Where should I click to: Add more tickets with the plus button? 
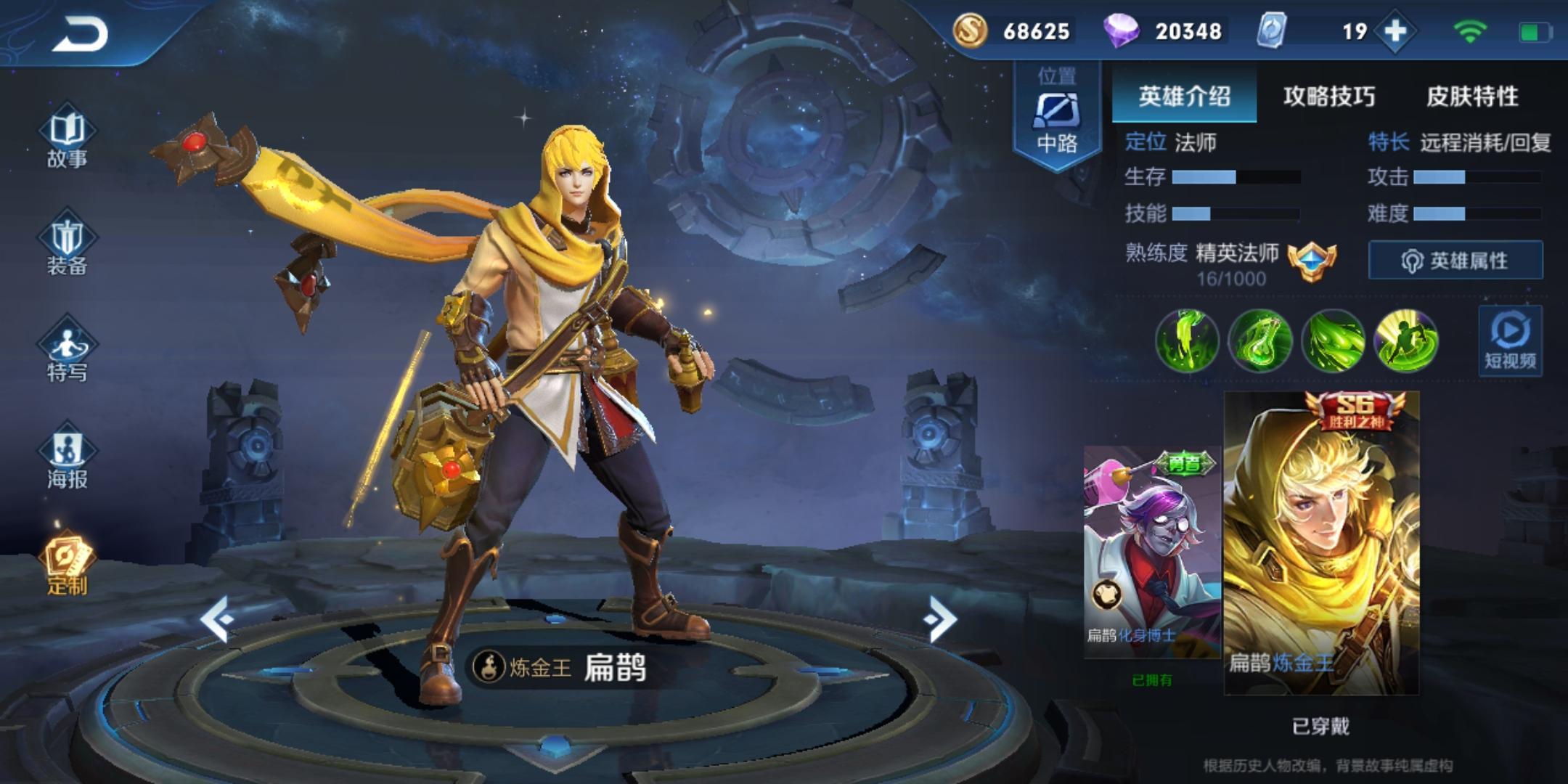(1395, 31)
